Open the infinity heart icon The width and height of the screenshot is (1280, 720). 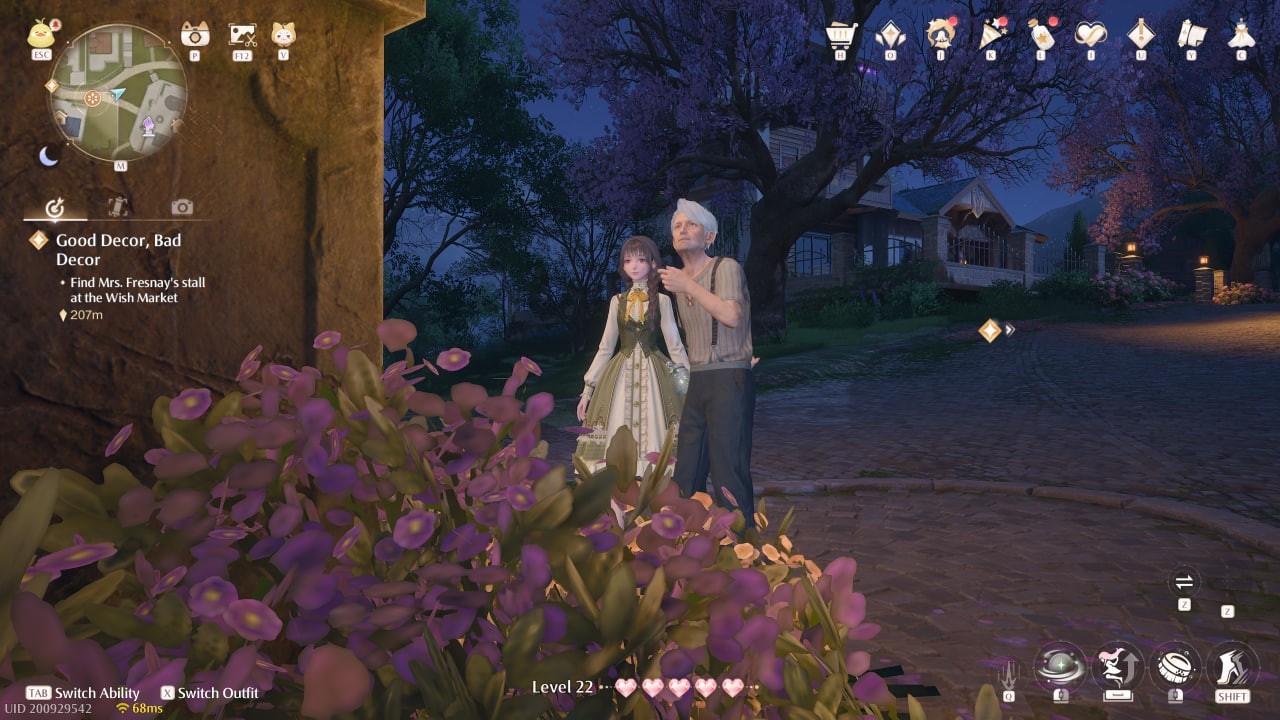pos(1090,34)
